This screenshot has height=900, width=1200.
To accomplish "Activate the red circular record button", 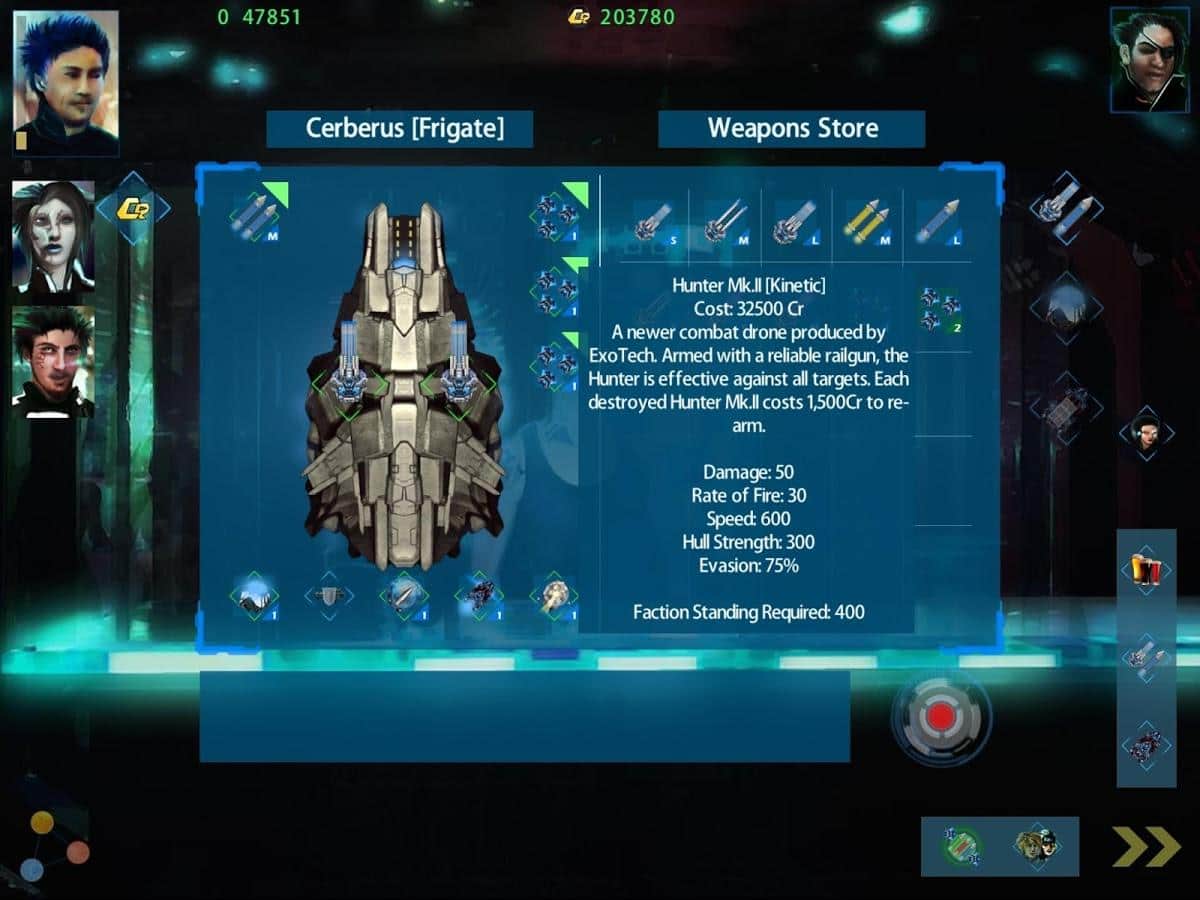I will pos(940,716).
